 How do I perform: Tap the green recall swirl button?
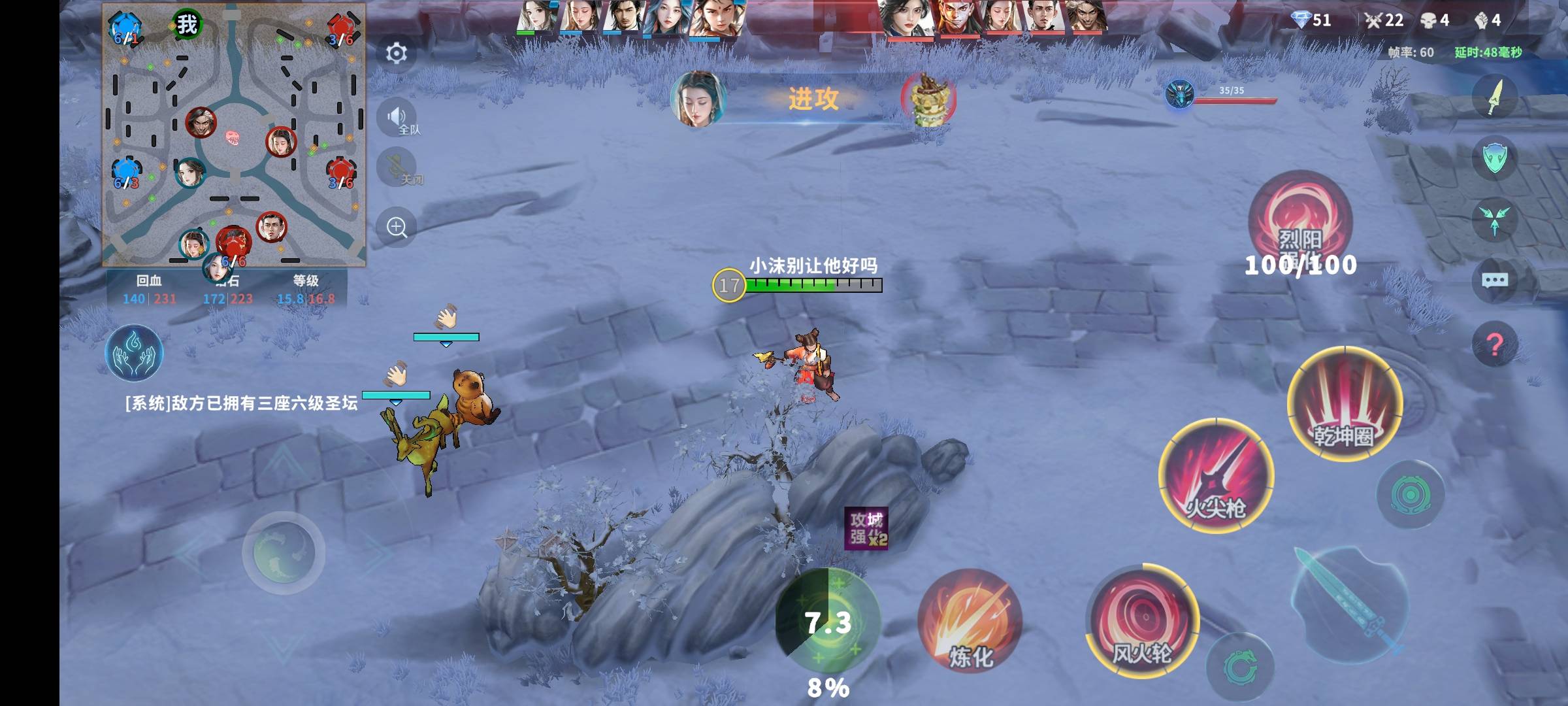(x=1239, y=667)
